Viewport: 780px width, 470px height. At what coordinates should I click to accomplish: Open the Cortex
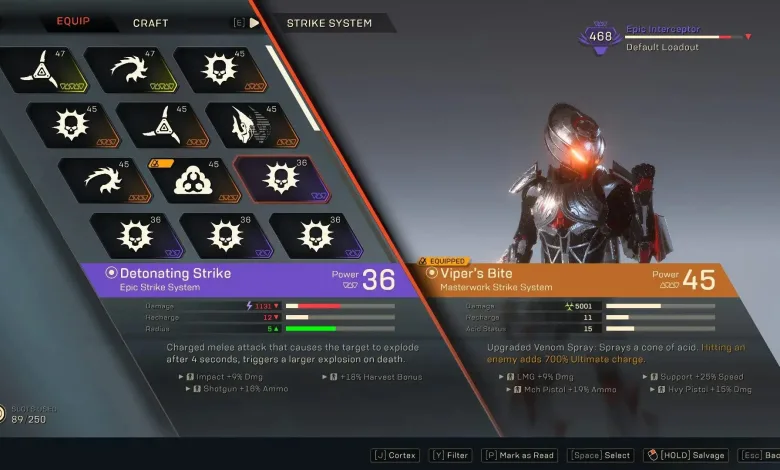point(394,455)
